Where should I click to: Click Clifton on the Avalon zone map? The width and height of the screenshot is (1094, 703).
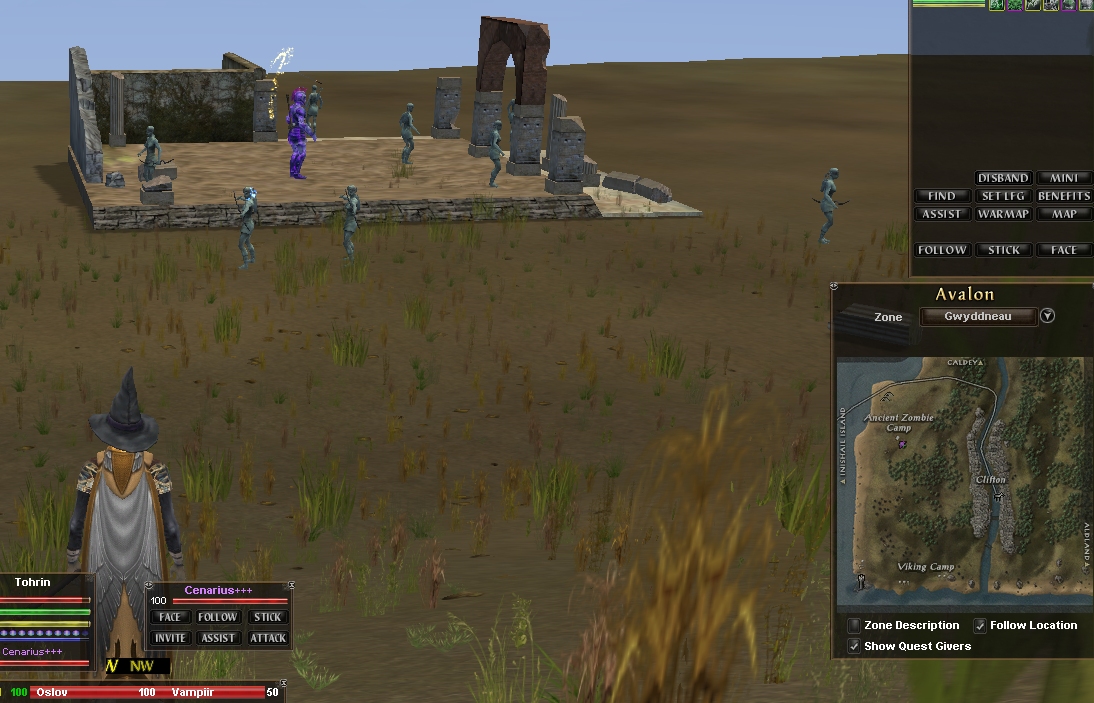(990, 480)
